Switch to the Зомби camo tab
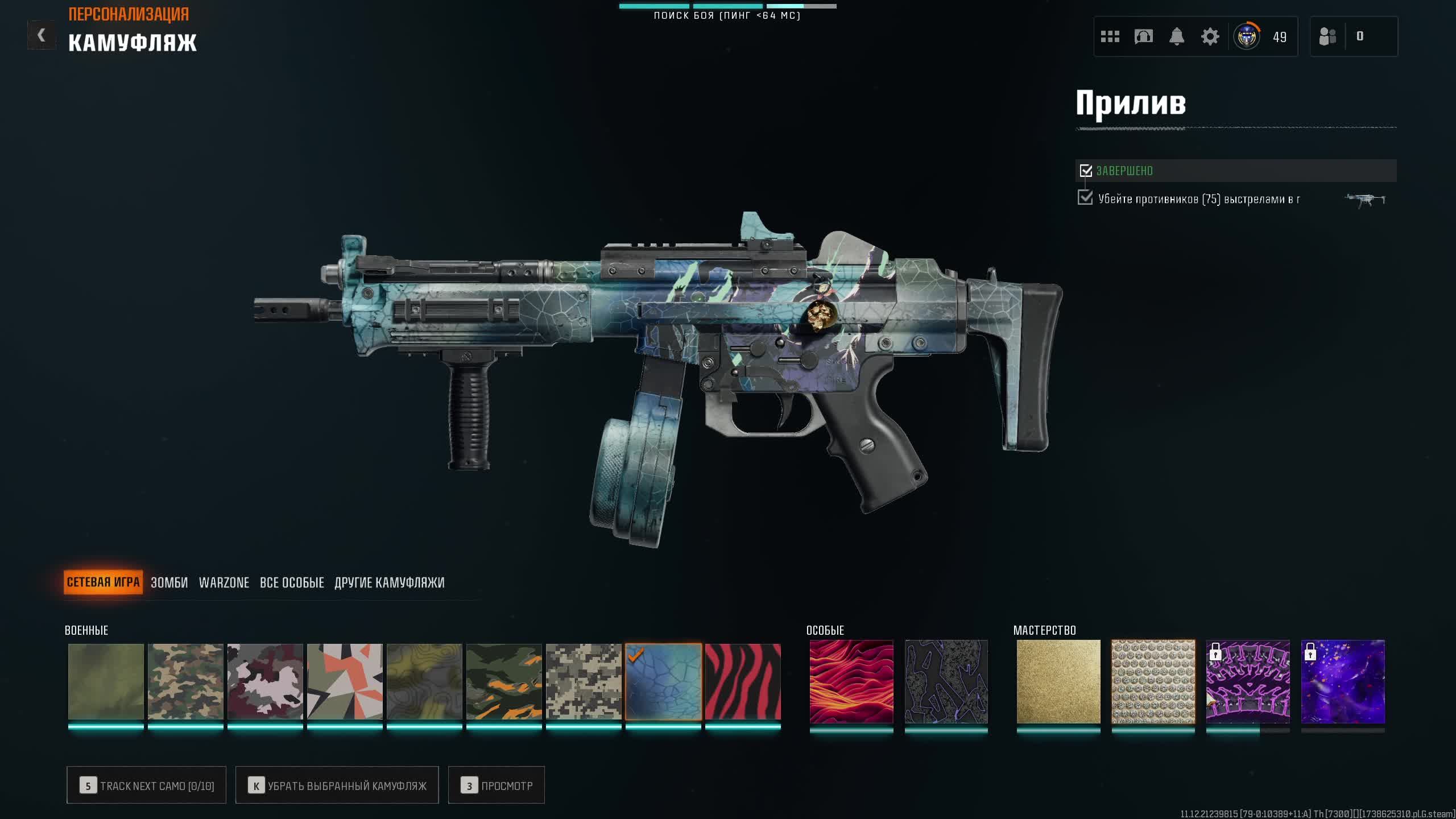This screenshot has height=819, width=1456. (x=169, y=582)
